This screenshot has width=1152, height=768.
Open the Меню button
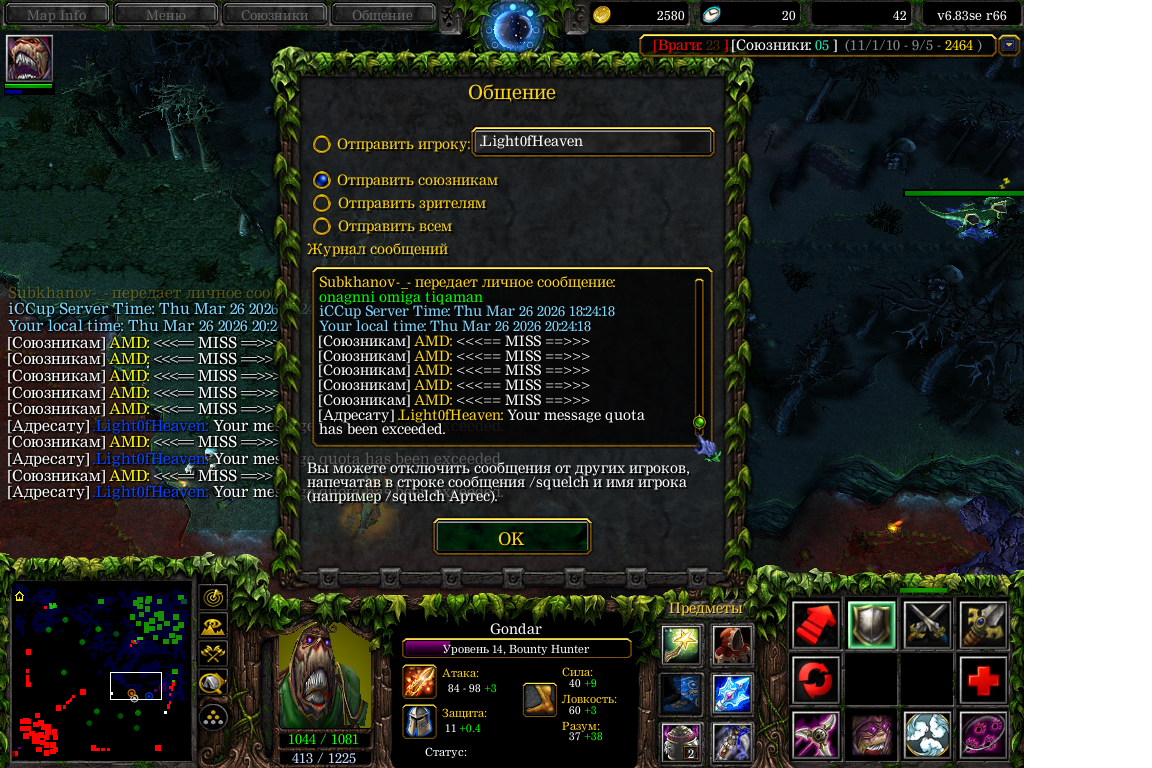click(x=166, y=15)
